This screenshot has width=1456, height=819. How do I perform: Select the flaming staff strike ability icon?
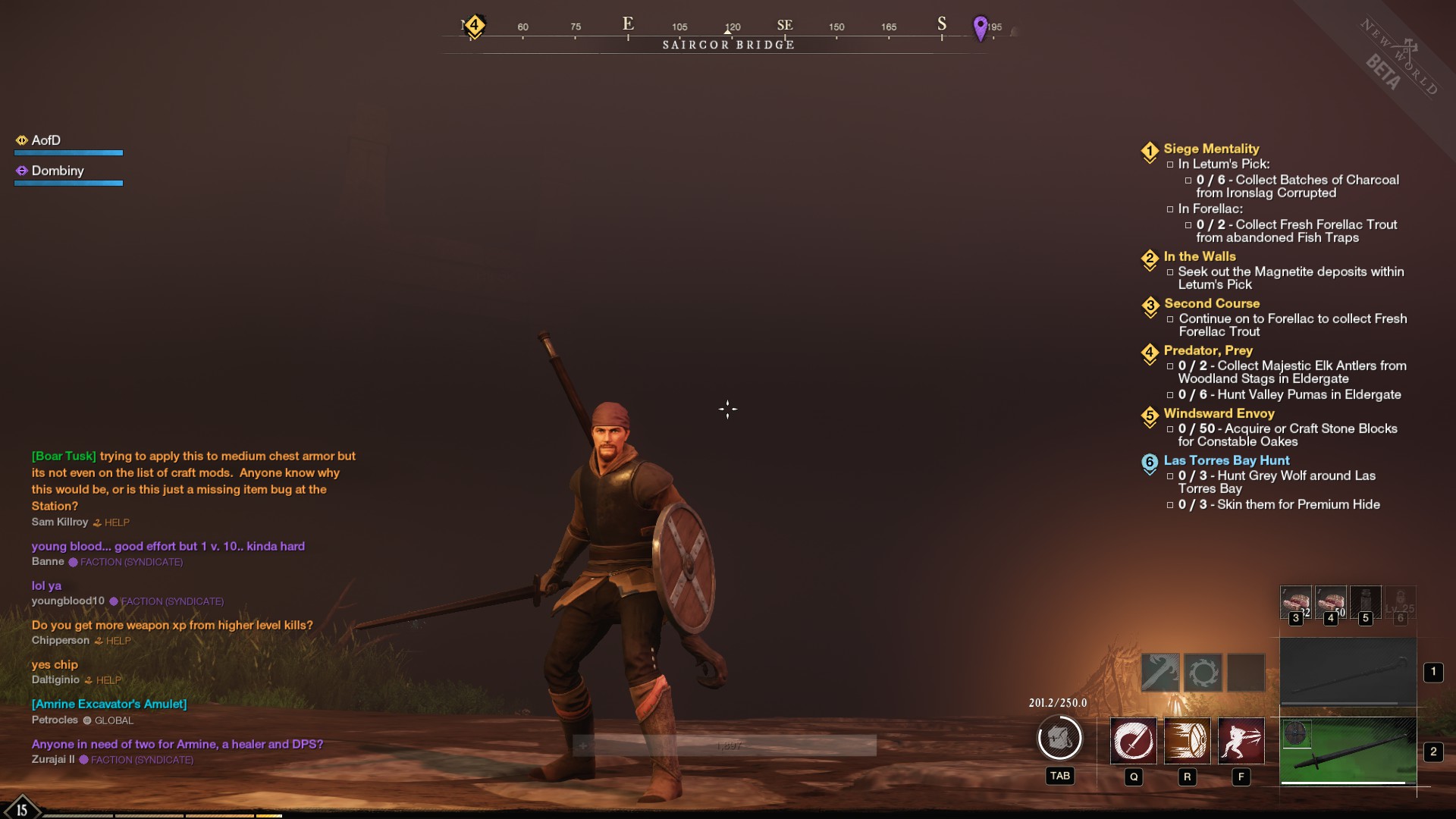click(x=1160, y=672)
